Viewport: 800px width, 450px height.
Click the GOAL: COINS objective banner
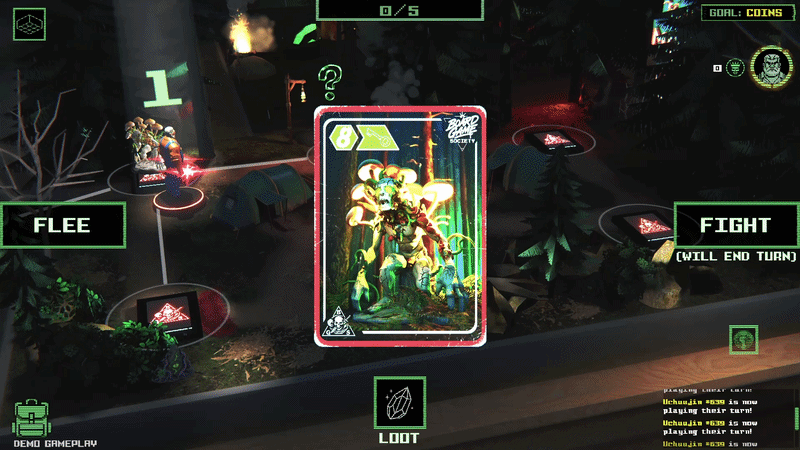(x=743, y=12)
